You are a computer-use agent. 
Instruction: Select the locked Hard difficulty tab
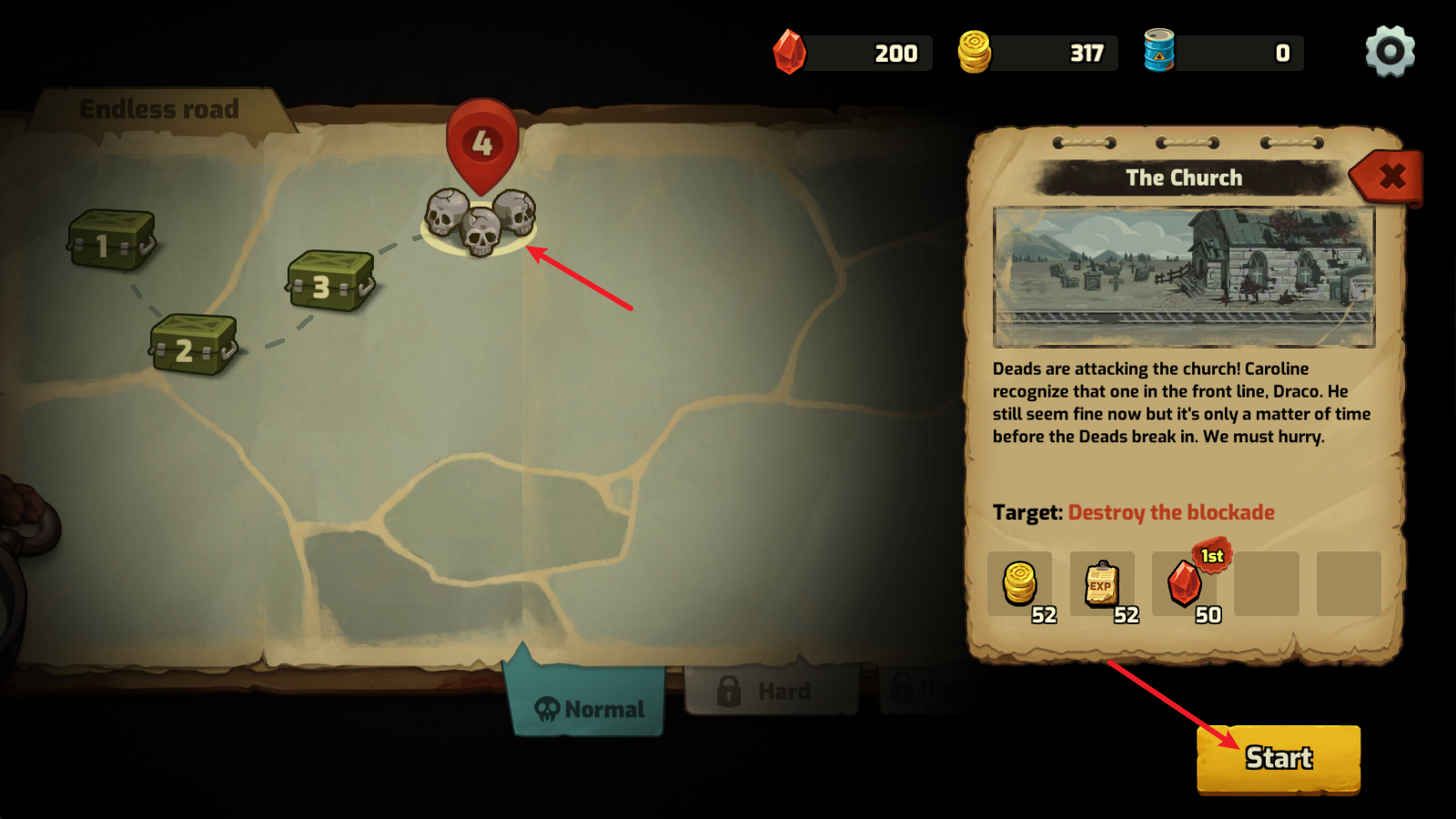[770, 692]
